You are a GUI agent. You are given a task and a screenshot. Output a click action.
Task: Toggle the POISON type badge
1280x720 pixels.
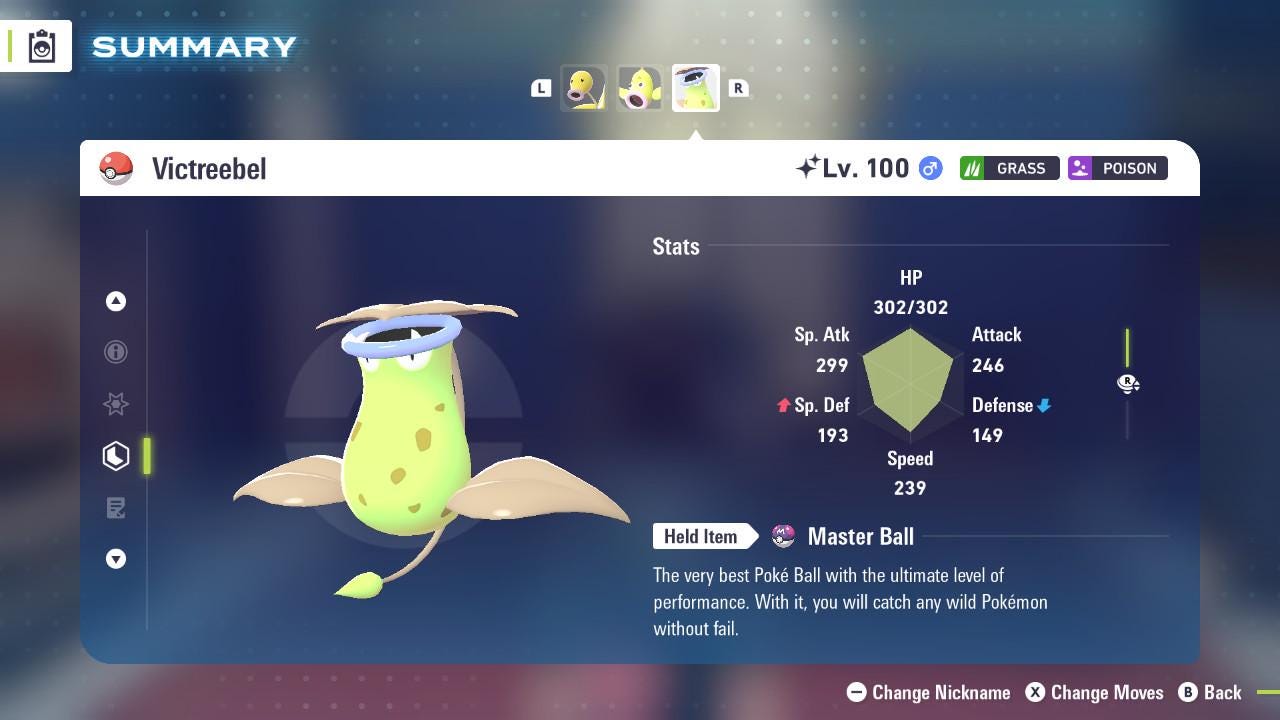(1117, 168)
